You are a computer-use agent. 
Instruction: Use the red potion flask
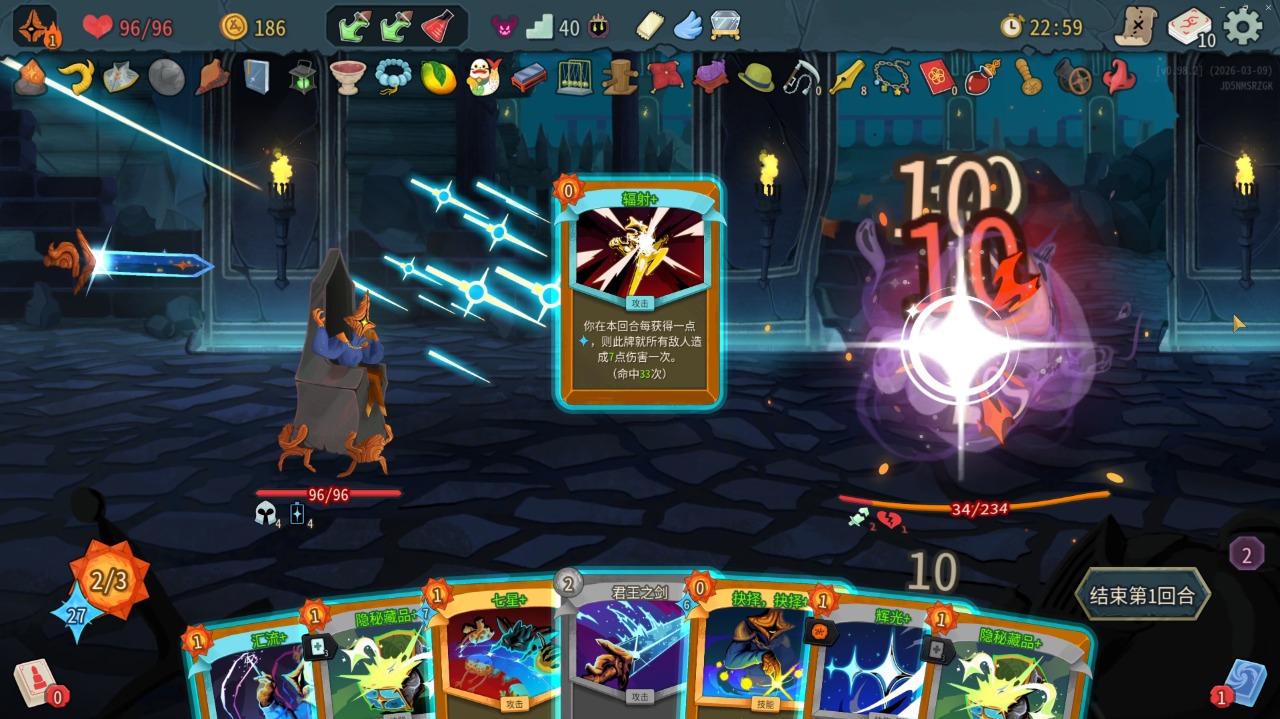[x=437, y=27]
